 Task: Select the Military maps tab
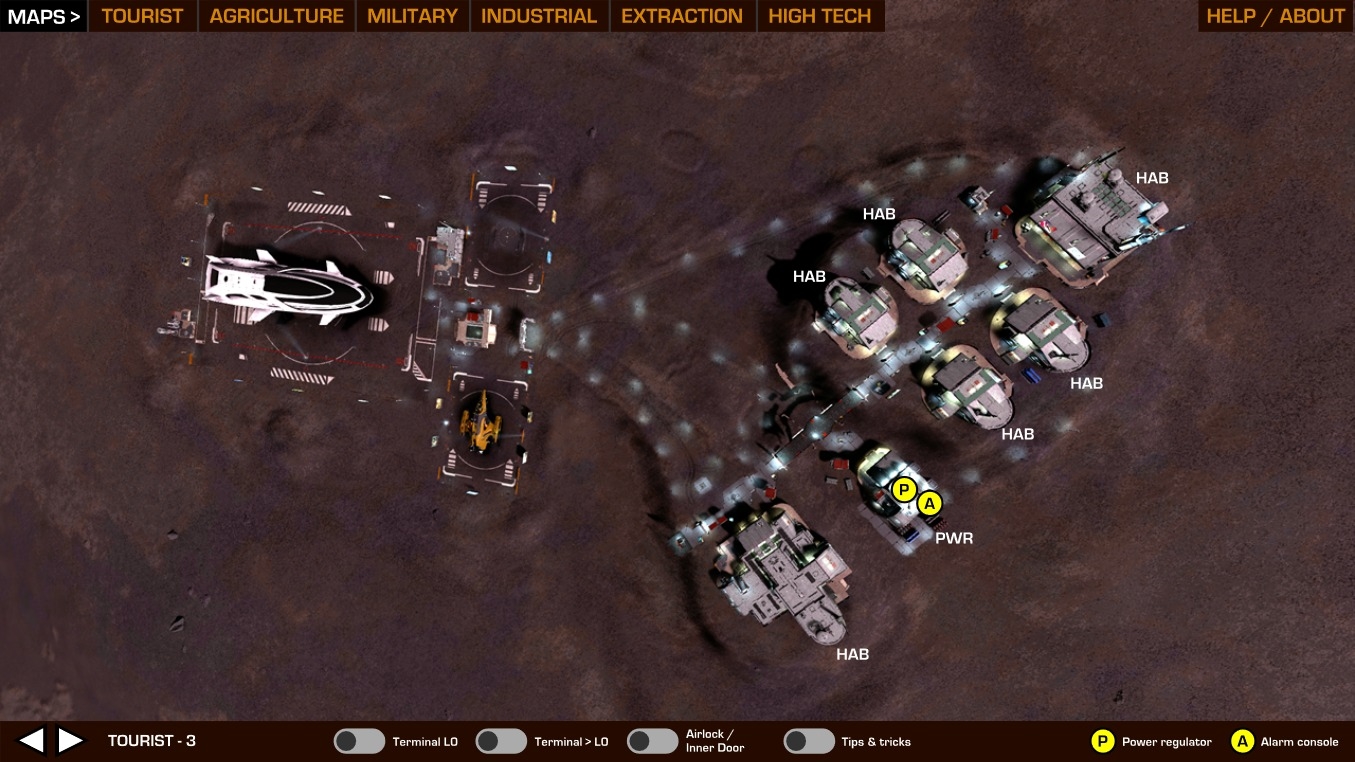click(412, 16)
